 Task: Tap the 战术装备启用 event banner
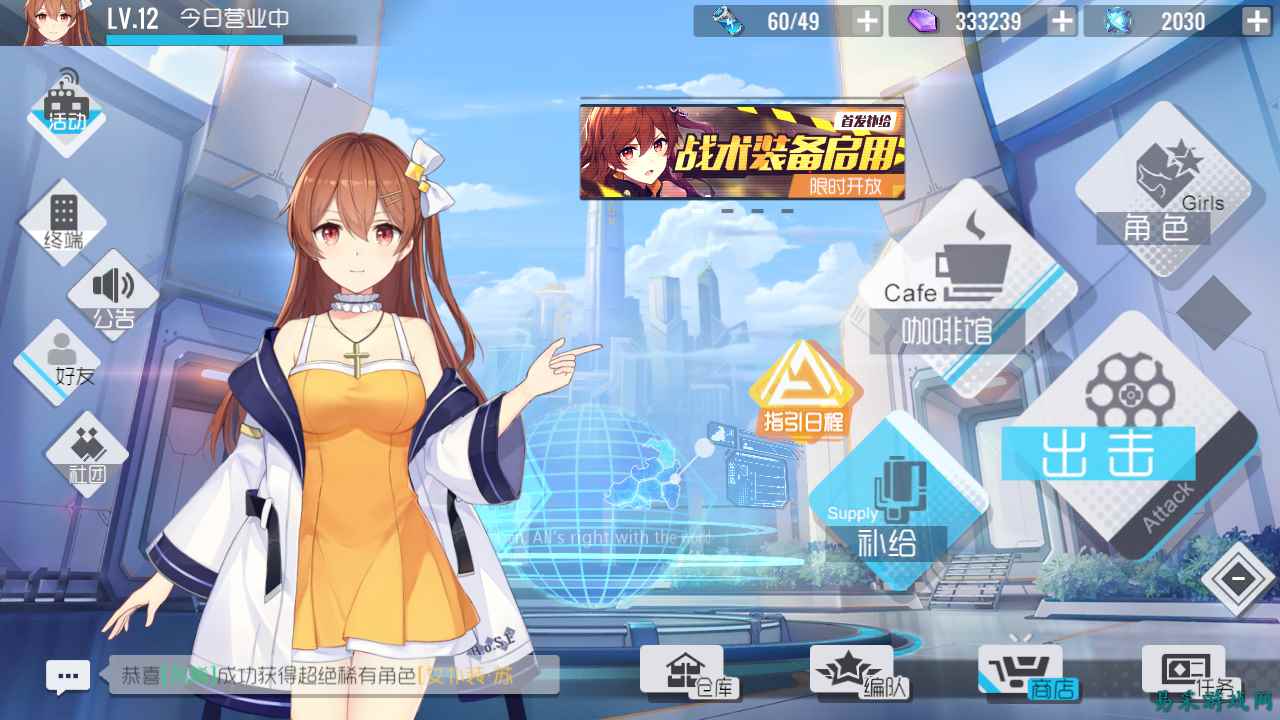[x=740, y=150]
